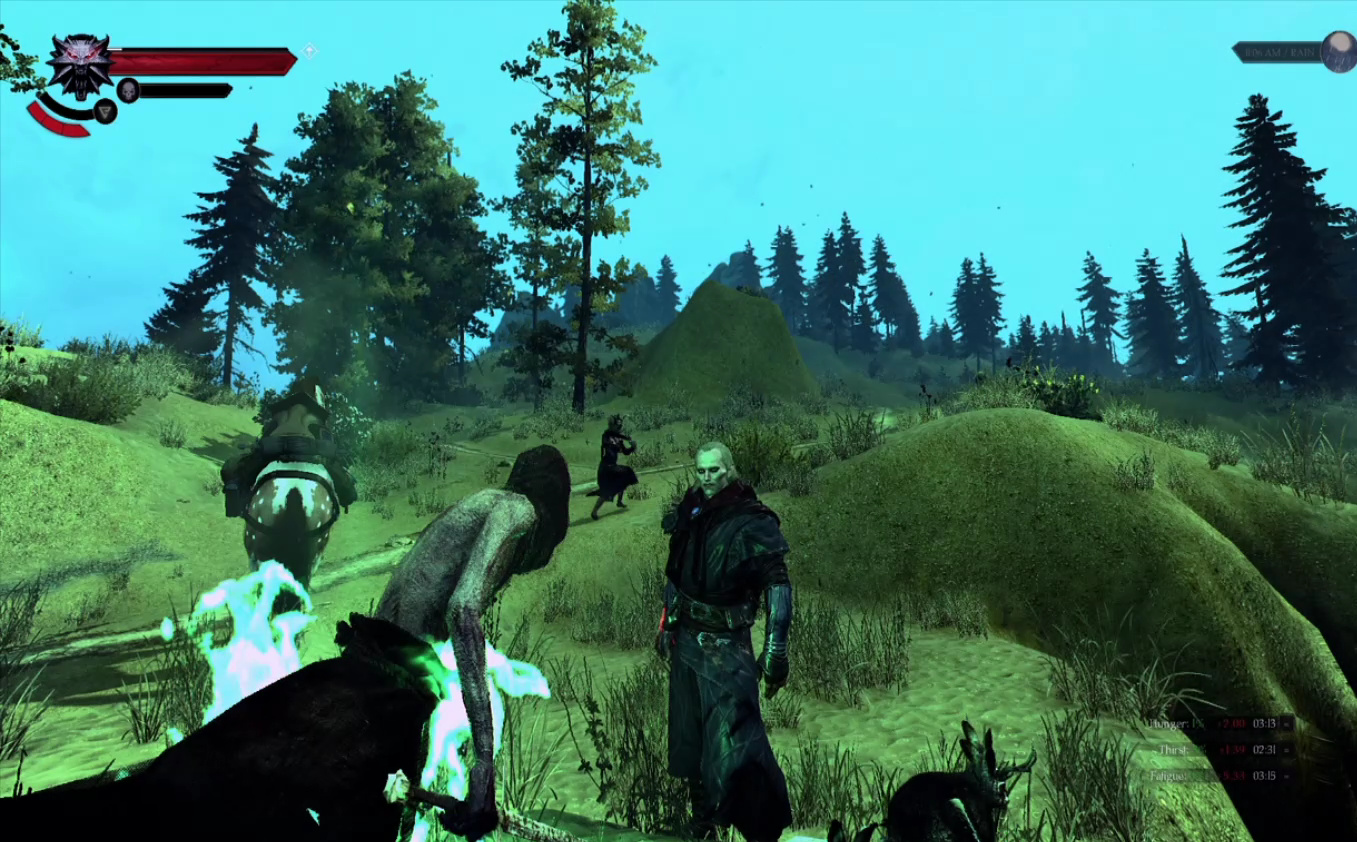The width and height of the screenshot is (1357, 842).
Task: Click the wolf head witcher medallion
Action: point(79,64)
